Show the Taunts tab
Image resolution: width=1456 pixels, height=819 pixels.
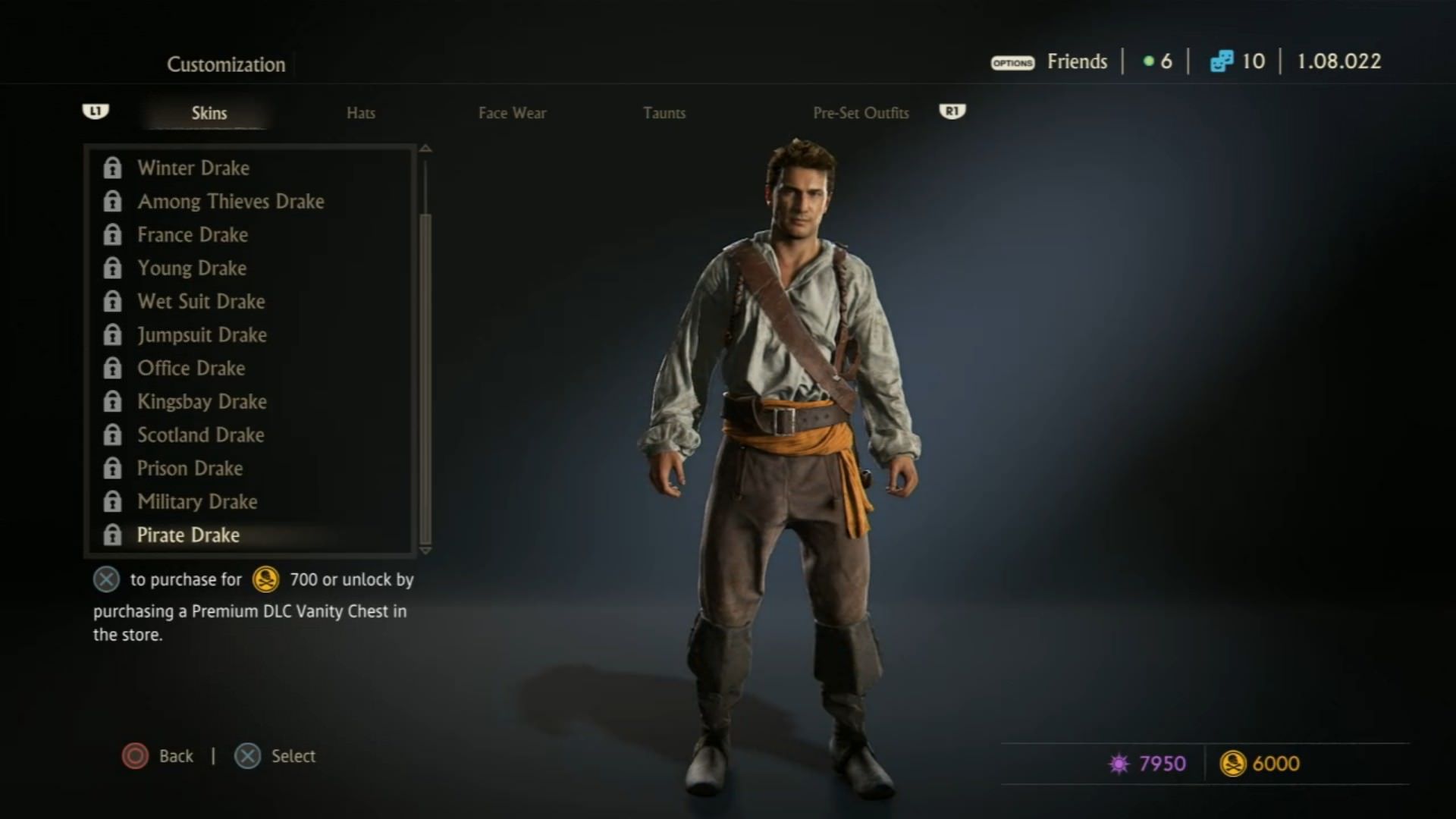(664, 113)
